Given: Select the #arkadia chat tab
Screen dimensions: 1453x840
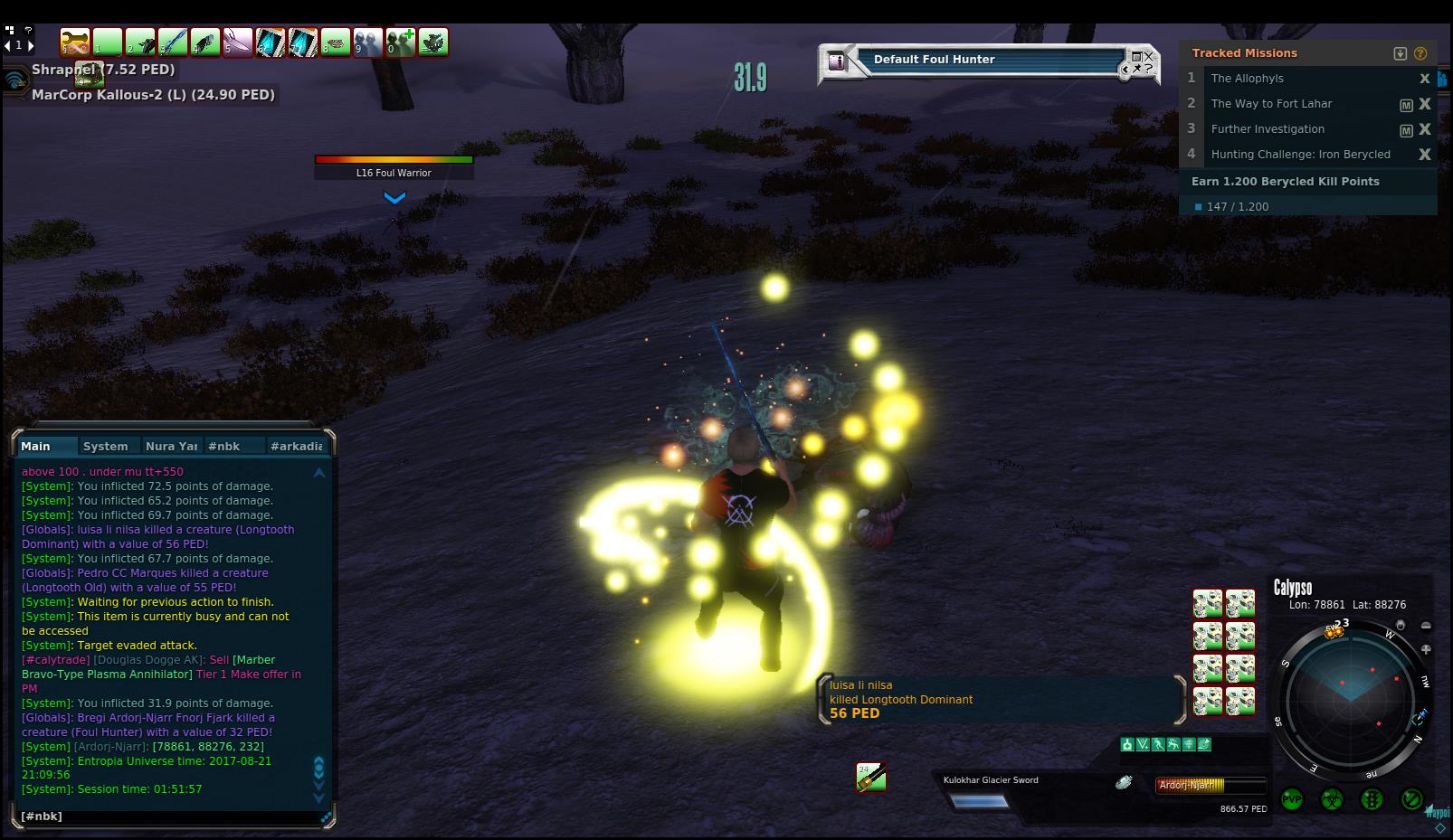Looking at the screenshot, I should point(296,446).
